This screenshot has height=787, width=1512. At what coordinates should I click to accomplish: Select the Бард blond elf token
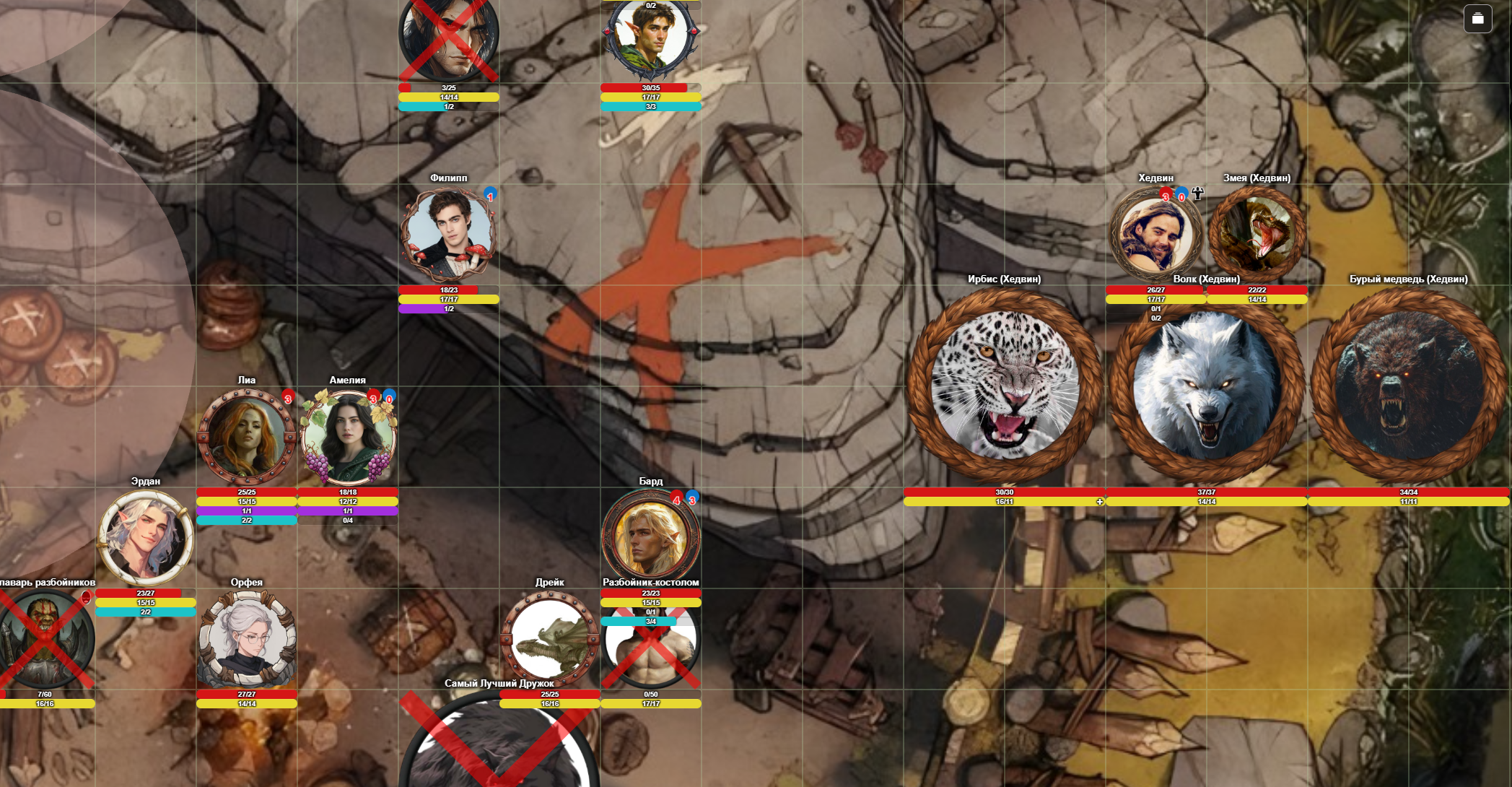[650, 536]
